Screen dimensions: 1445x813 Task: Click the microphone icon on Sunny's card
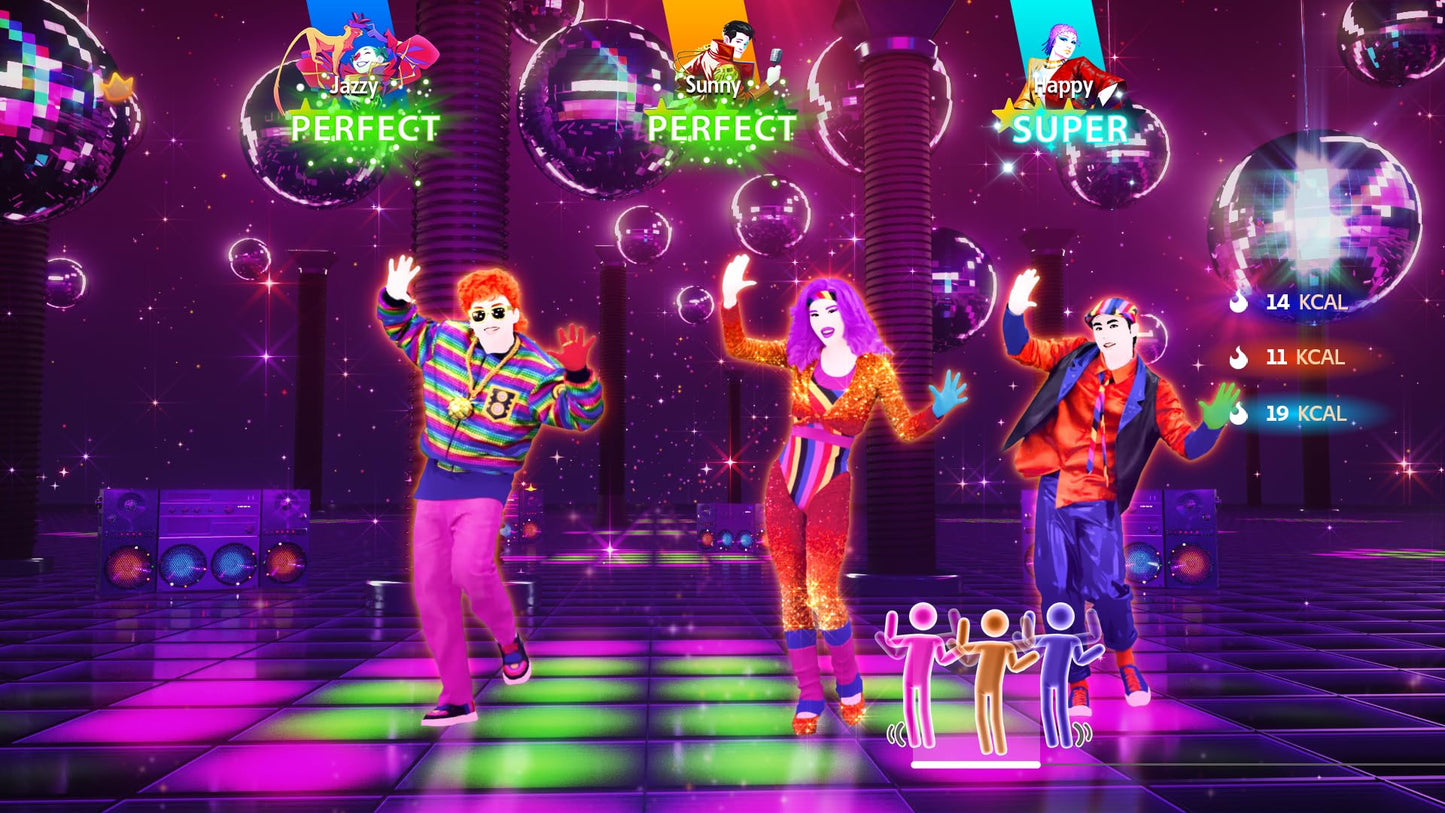point(775,56)
